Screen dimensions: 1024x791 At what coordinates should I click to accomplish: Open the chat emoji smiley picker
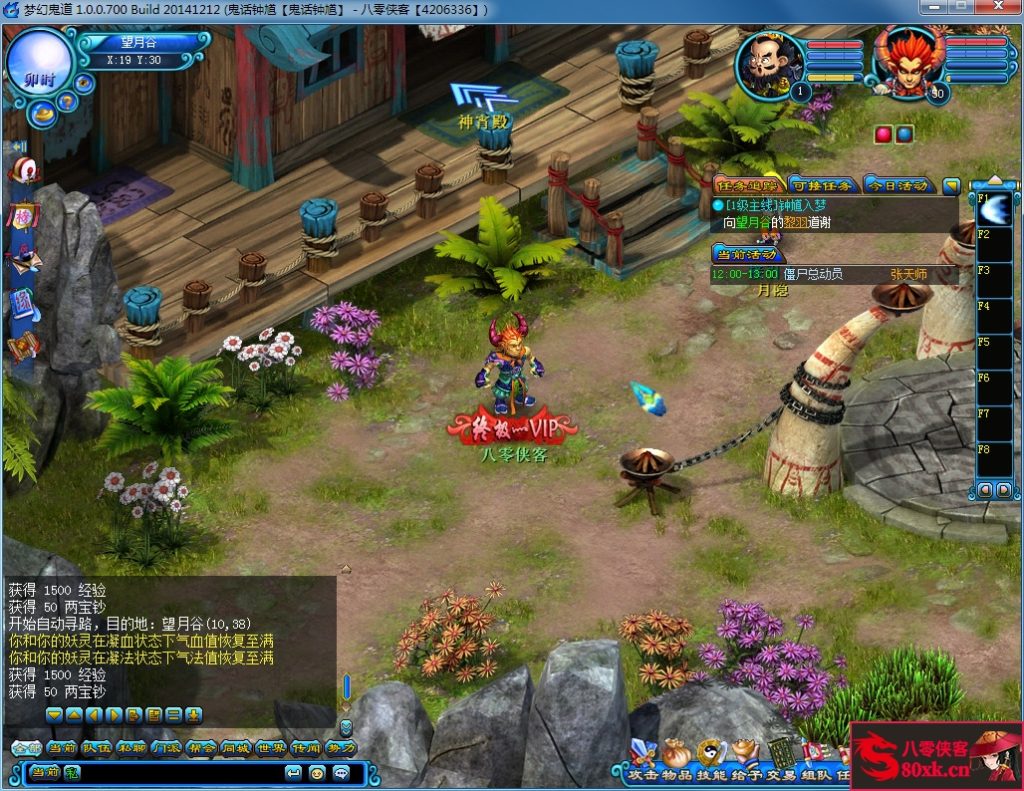[317, 772]
